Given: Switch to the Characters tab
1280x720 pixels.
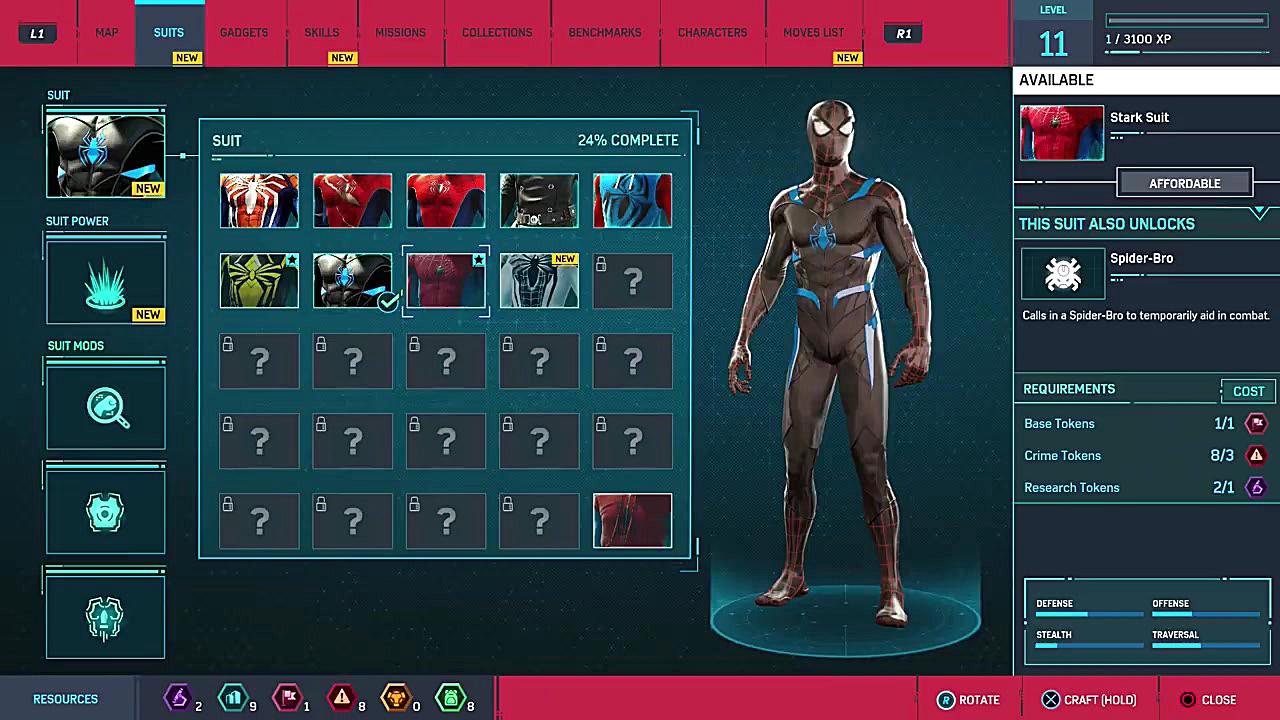Looking at the screenshot, I should 712,33.
